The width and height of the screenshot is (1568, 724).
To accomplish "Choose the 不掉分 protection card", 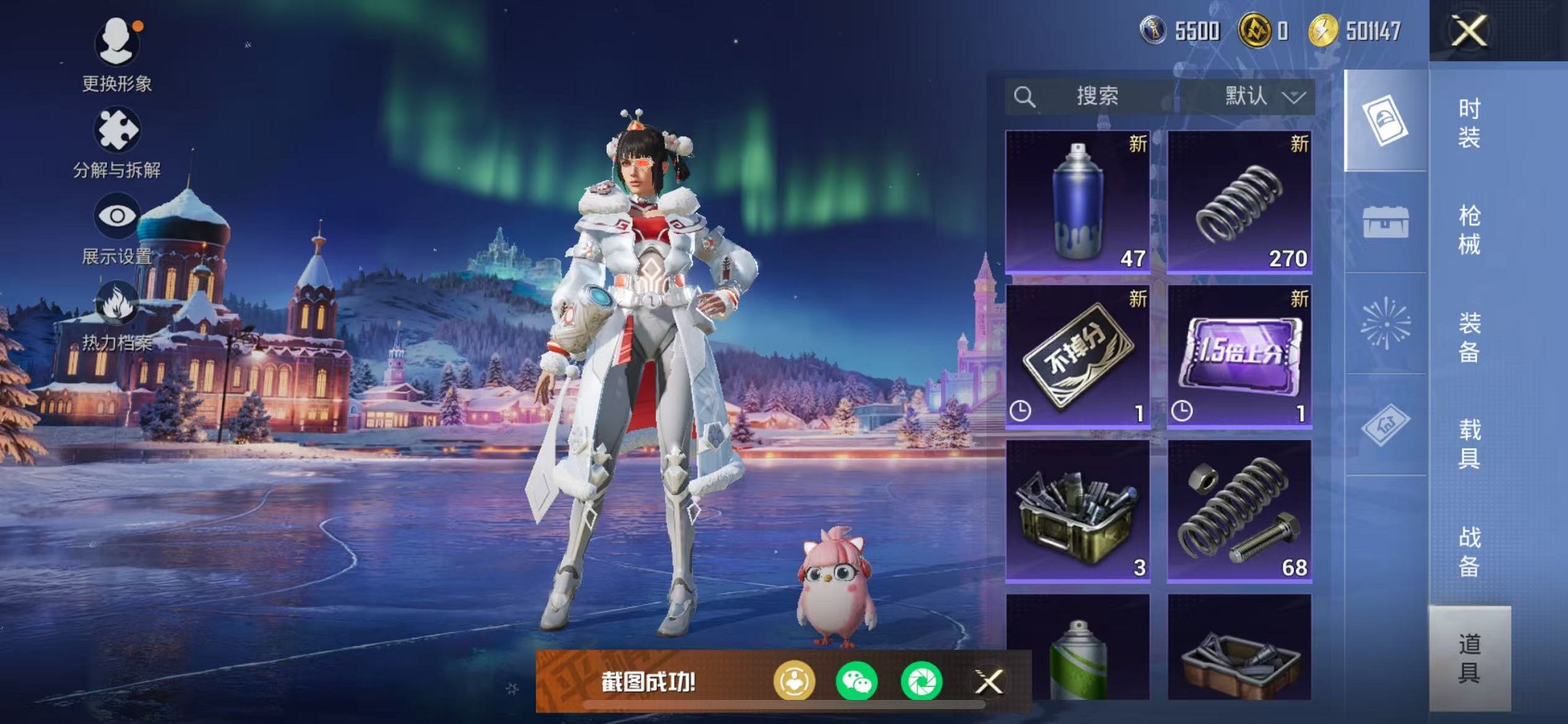I will pos(1078,355).
